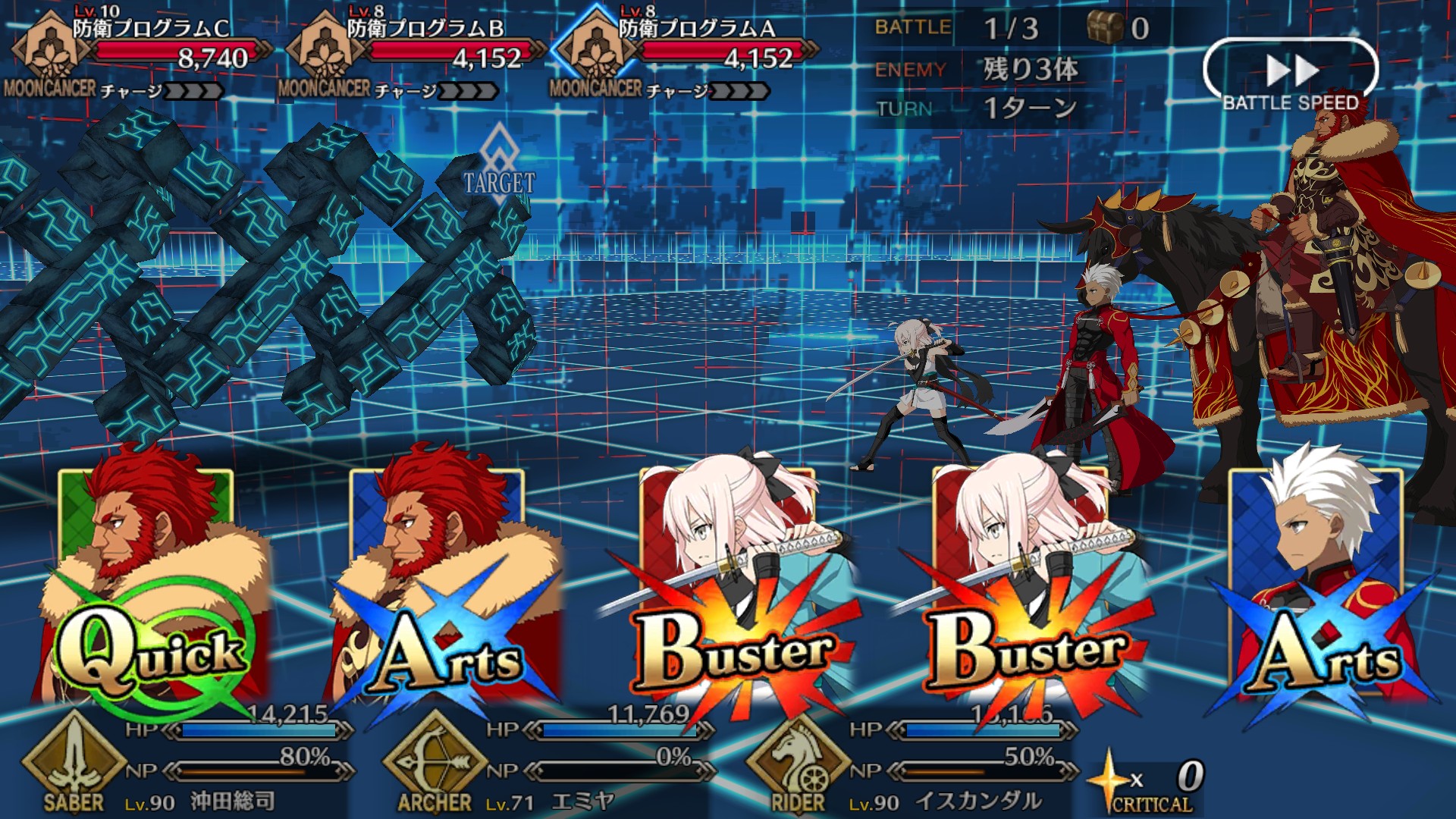Image resolution: width=1456 pixels, height=819 pixels.
Task: Toggle the Battle Speed fast-forward button
Action: point(1291,74)
